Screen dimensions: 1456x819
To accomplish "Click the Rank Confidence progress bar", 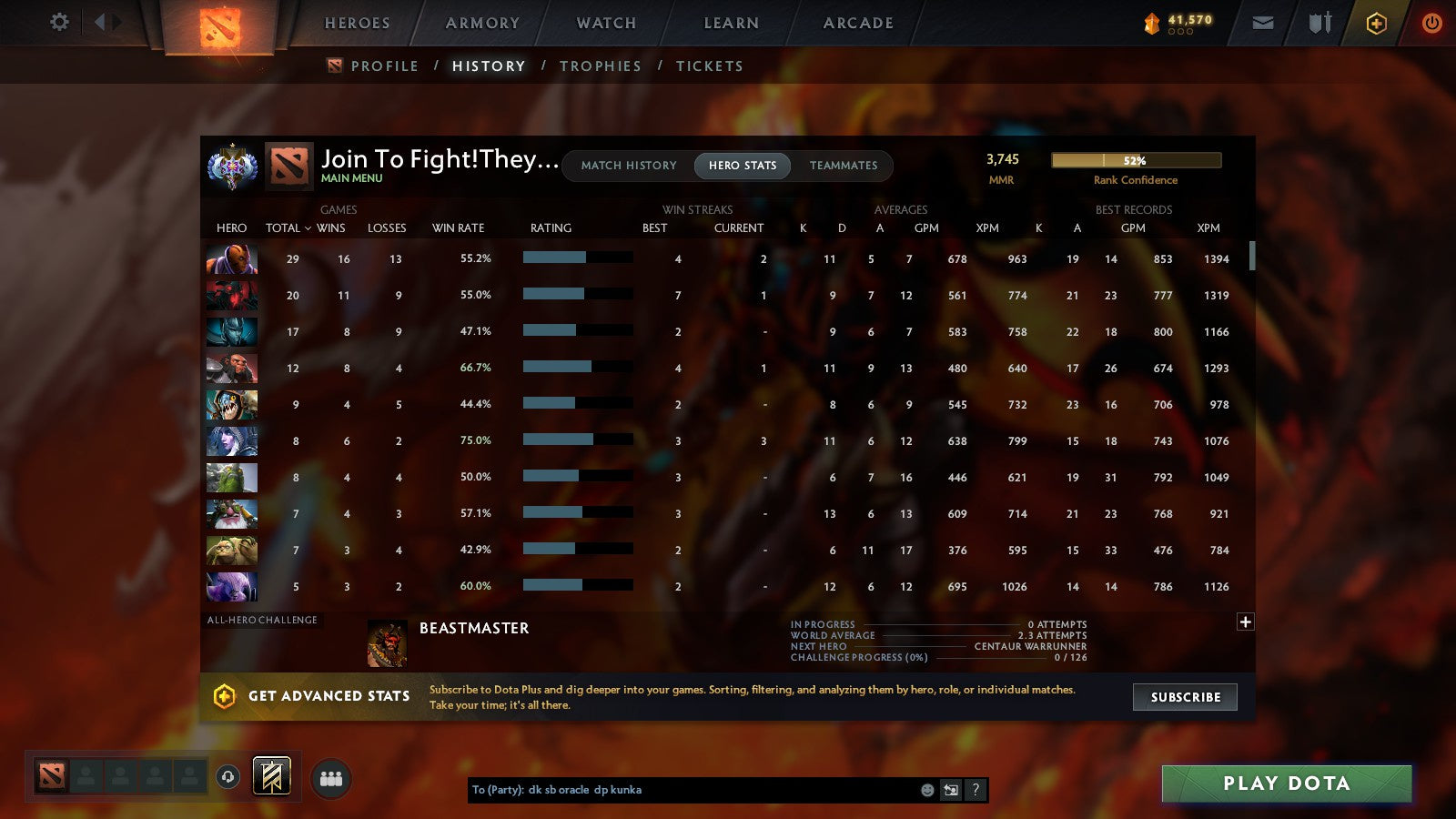I will 1136,160.
